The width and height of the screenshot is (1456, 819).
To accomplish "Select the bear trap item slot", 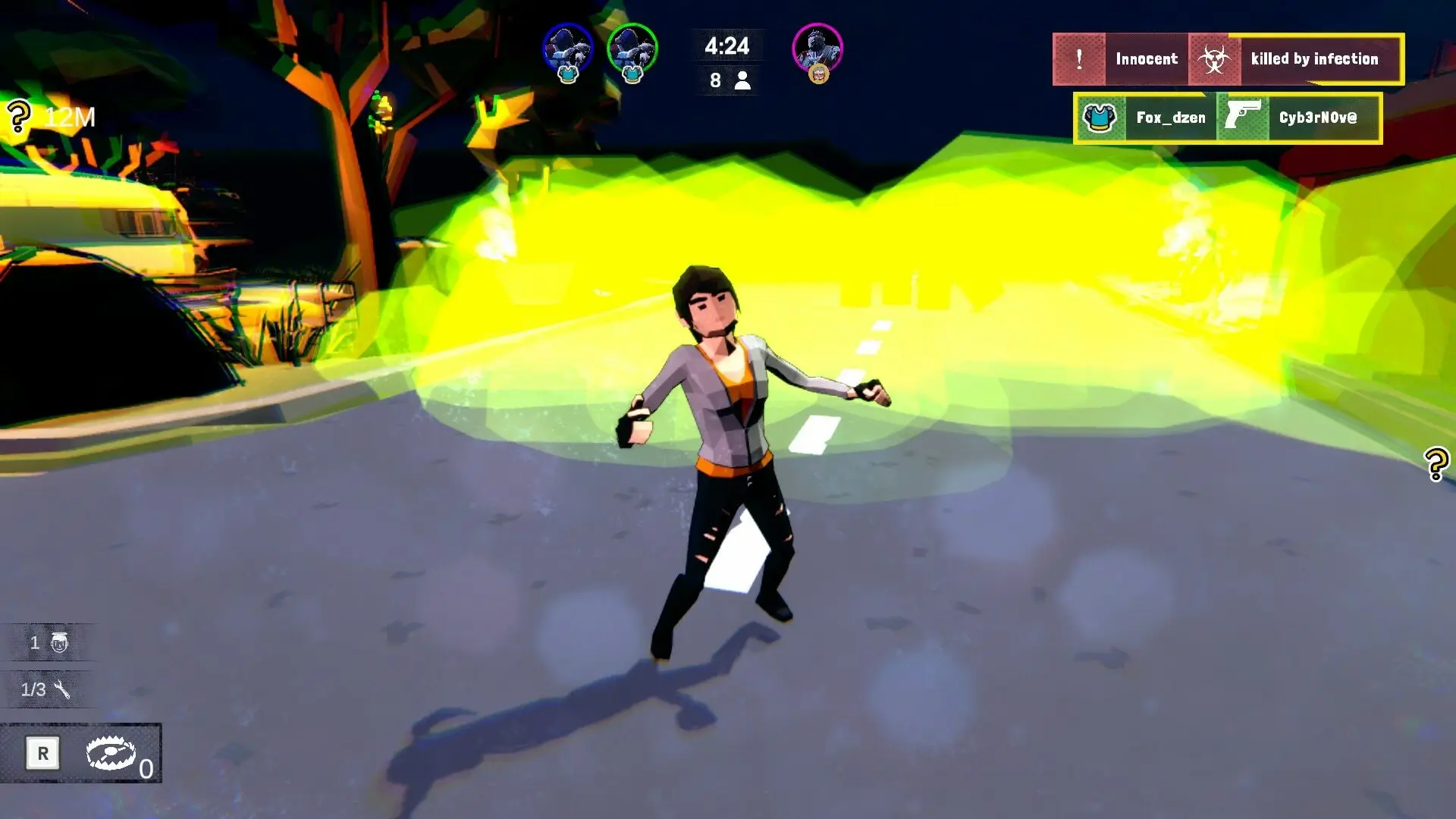I will [111, 754].
